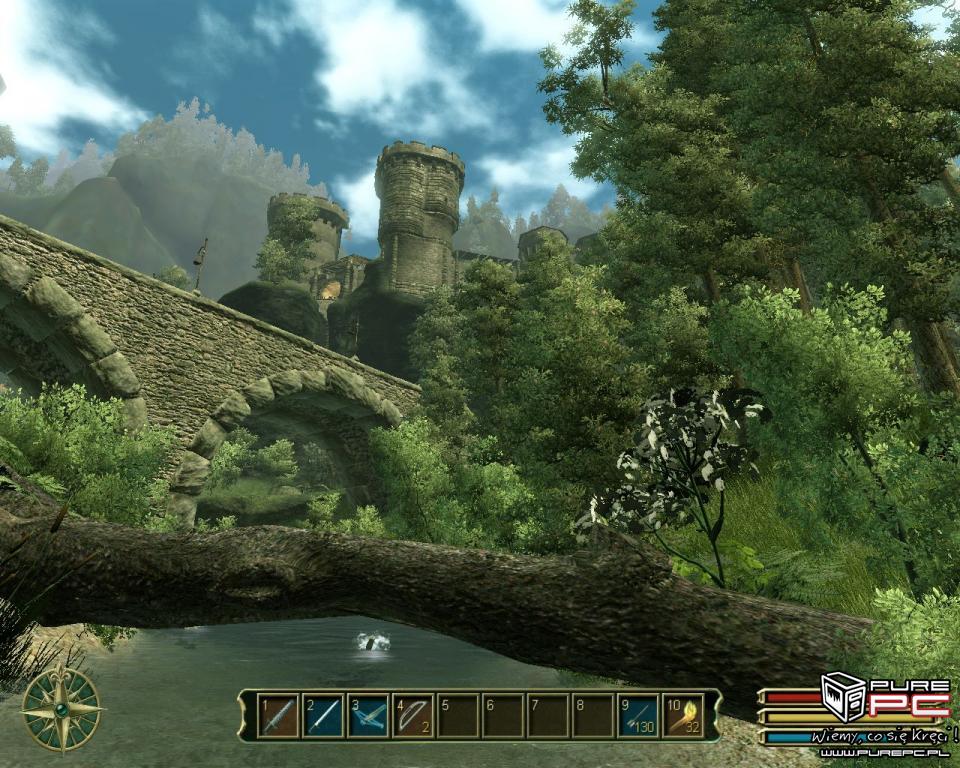Choose the crossbow in hotbar slot 3
Viewport: 960px width, 768px height.
(x=368, y=716)
